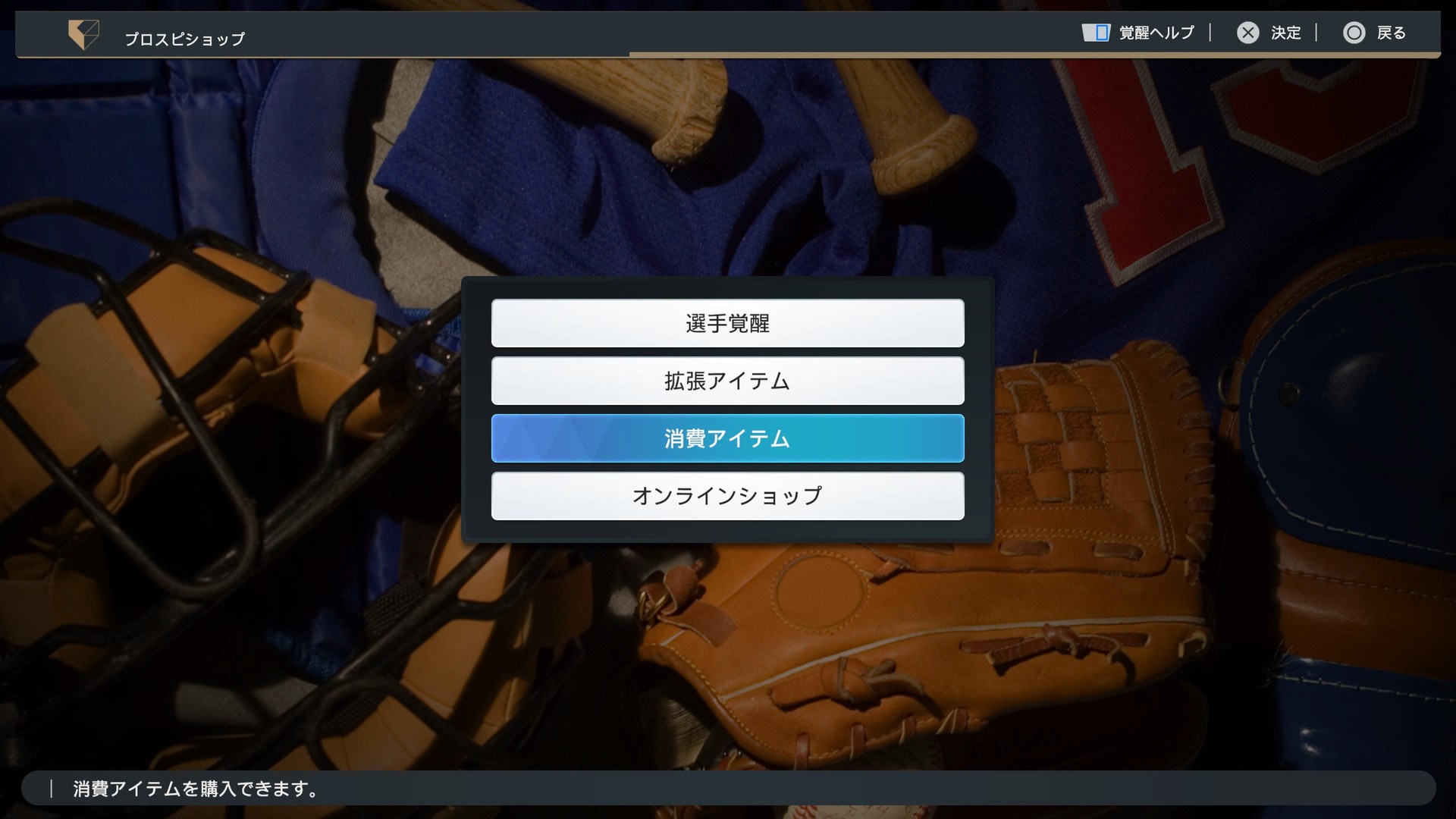Click the dark panel behind the menu options

[728, 531]
